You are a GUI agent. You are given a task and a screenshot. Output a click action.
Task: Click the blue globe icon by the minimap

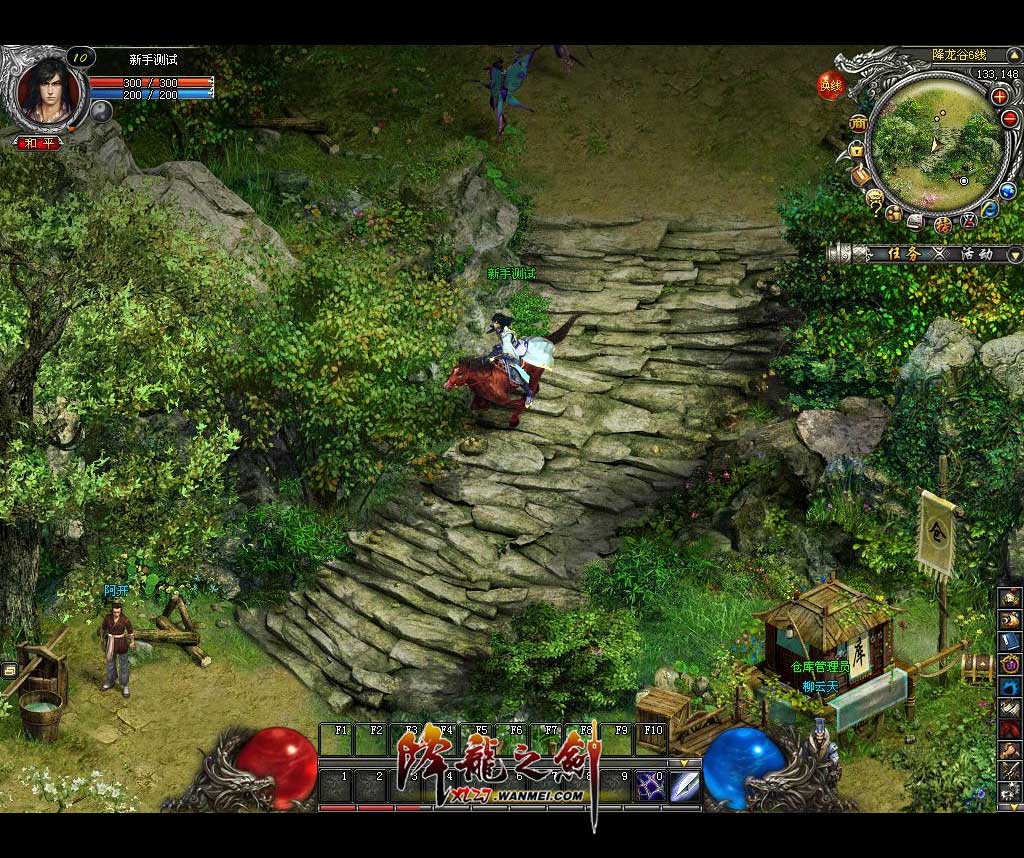tap(1007, 189)
